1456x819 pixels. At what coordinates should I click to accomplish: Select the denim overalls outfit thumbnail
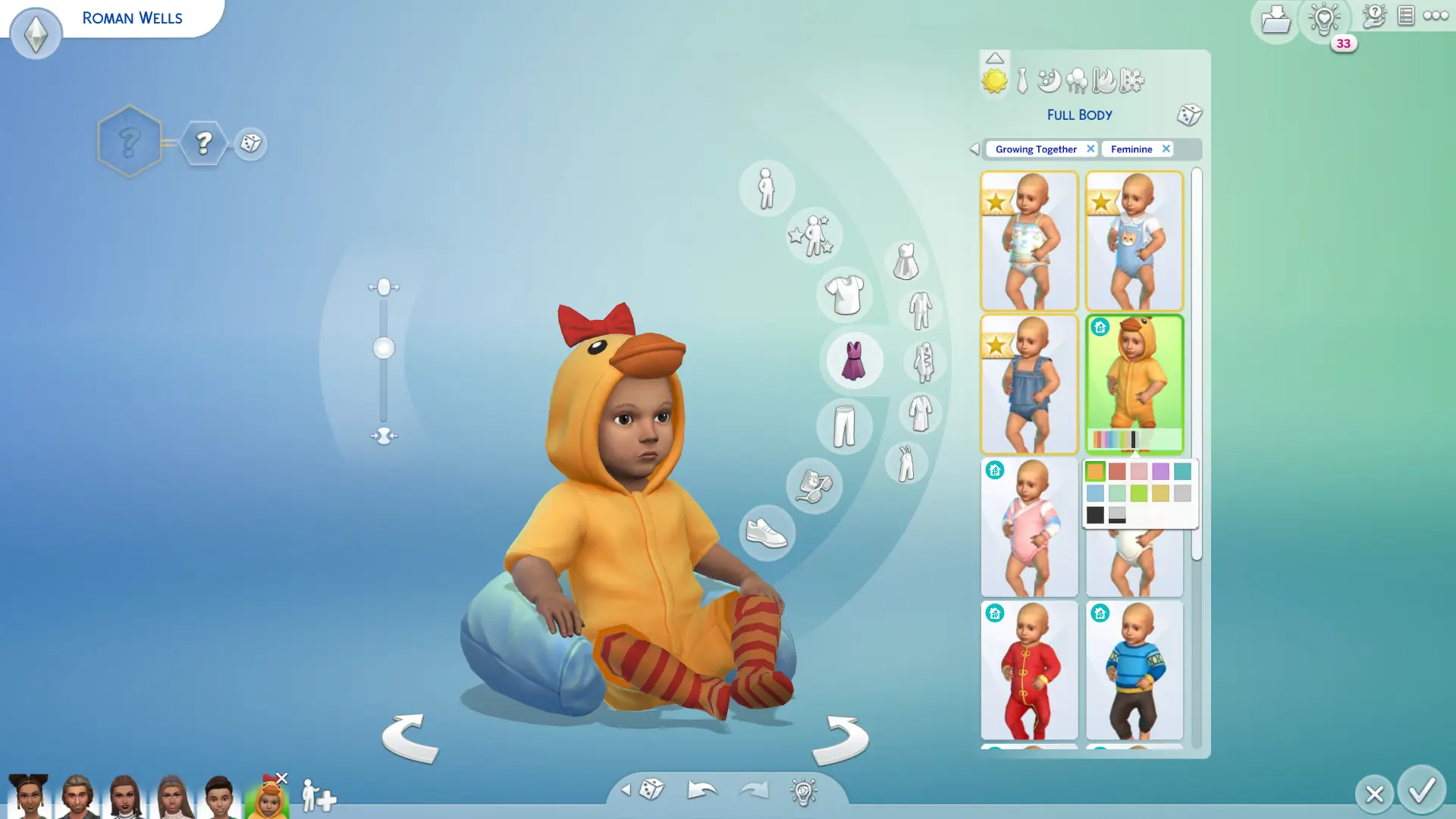1029,384
